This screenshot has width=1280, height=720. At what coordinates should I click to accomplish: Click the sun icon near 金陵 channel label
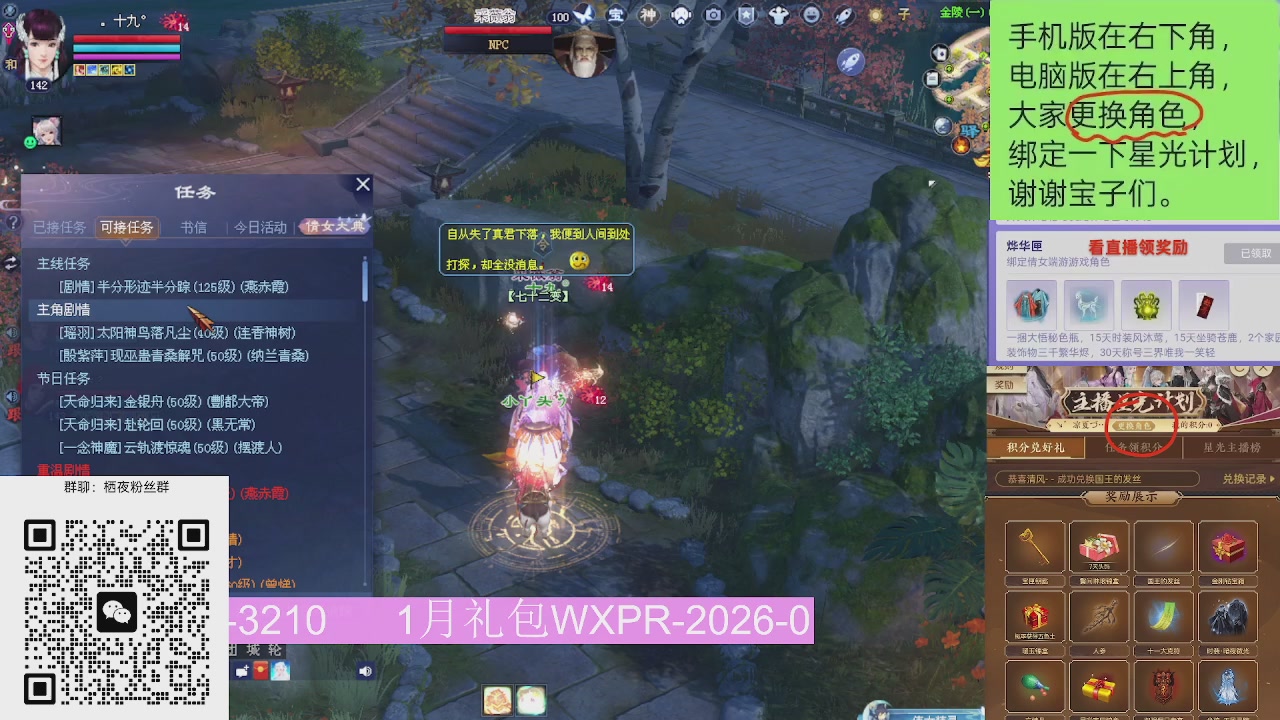[877, 14]
